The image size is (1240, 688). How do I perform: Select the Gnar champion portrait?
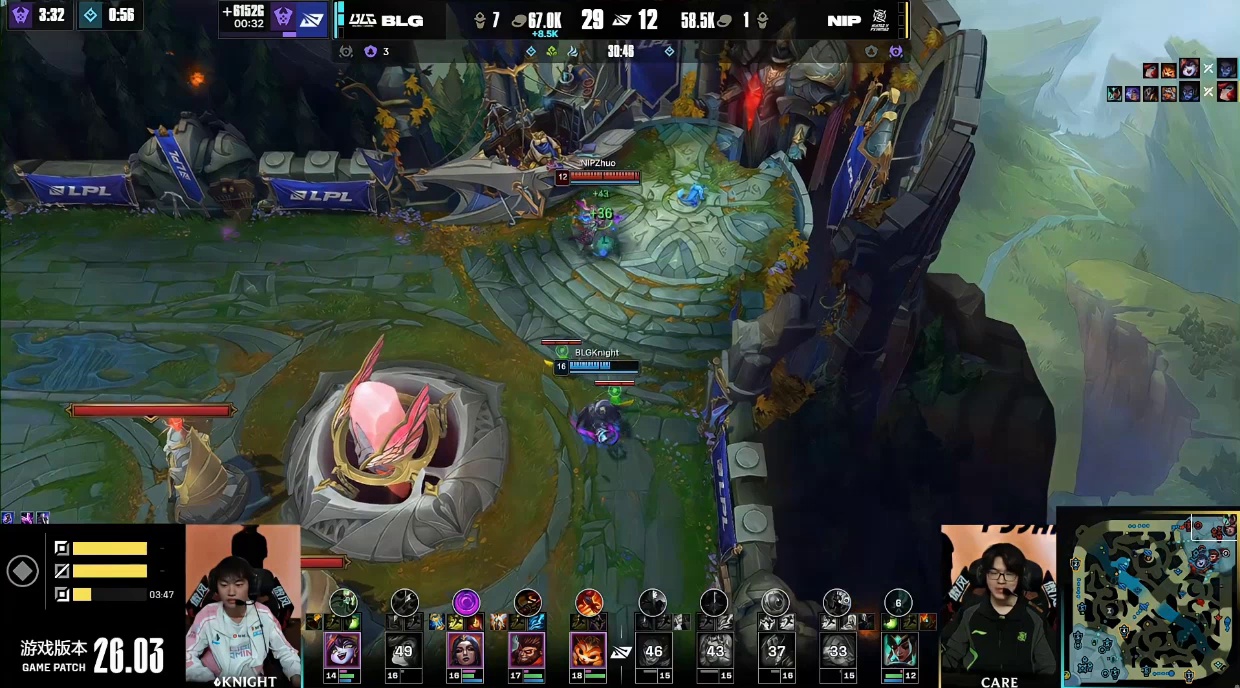(x=589, y=650)
